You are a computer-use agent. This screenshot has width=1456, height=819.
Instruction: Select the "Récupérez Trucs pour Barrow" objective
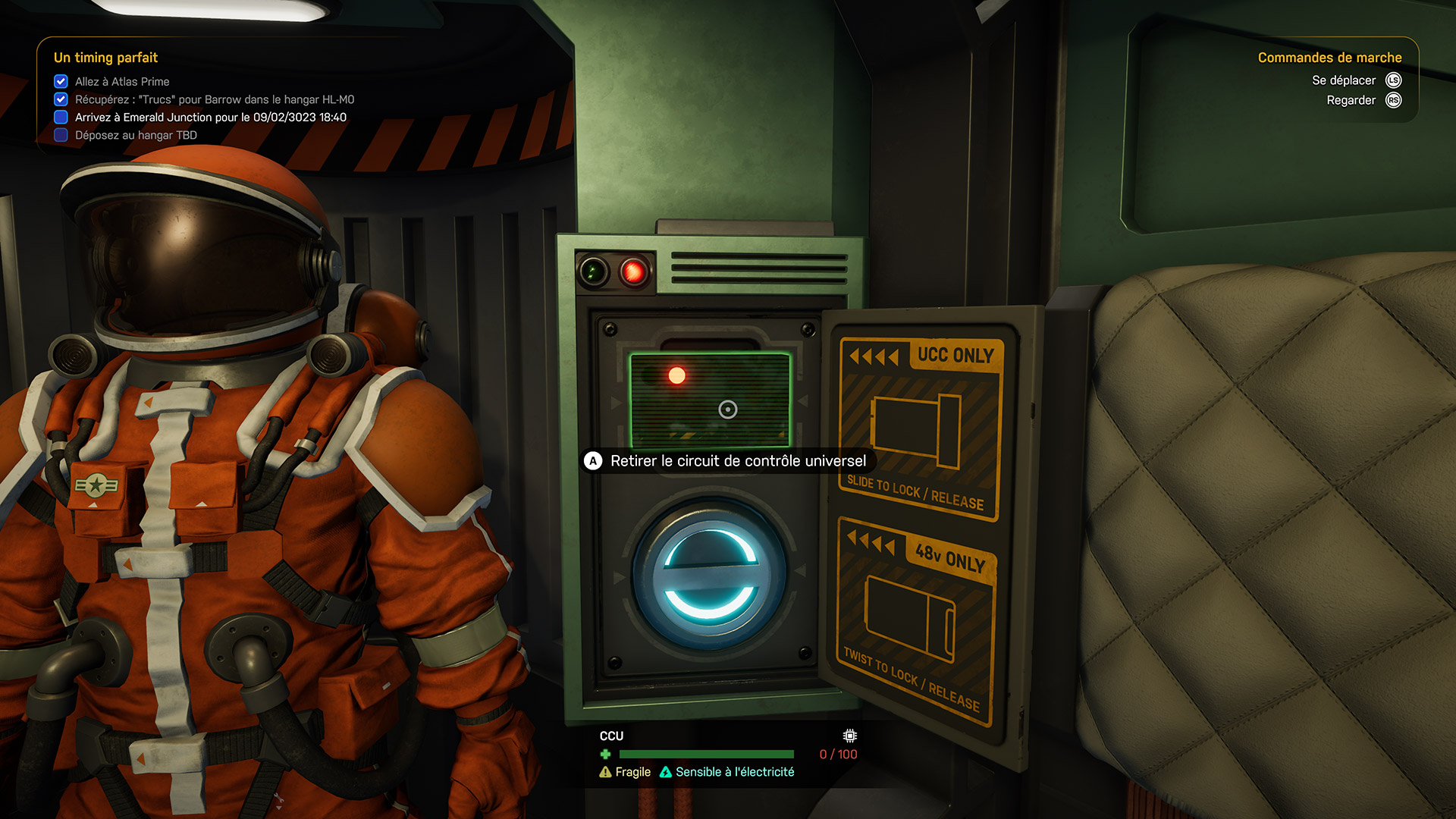(x=214, y=99)
